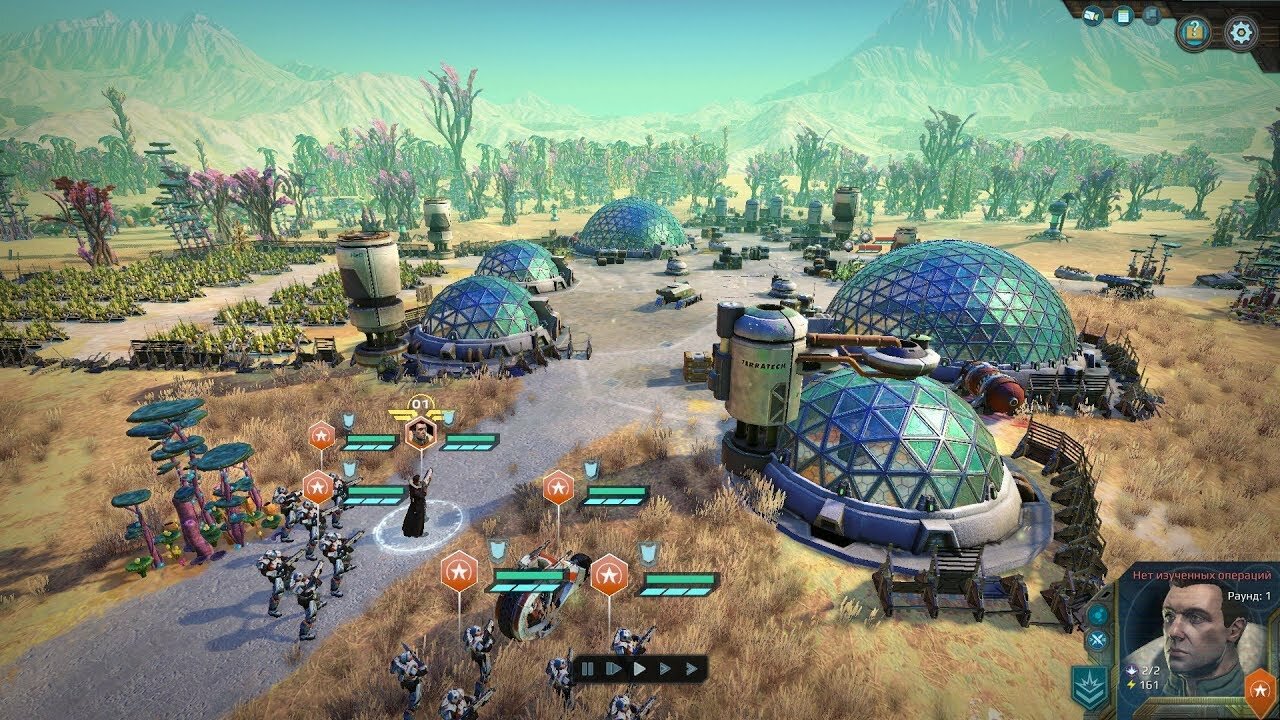The image size is (1280, 720).
Task: Toggle the camera view icon
Action: point(1093,16)
